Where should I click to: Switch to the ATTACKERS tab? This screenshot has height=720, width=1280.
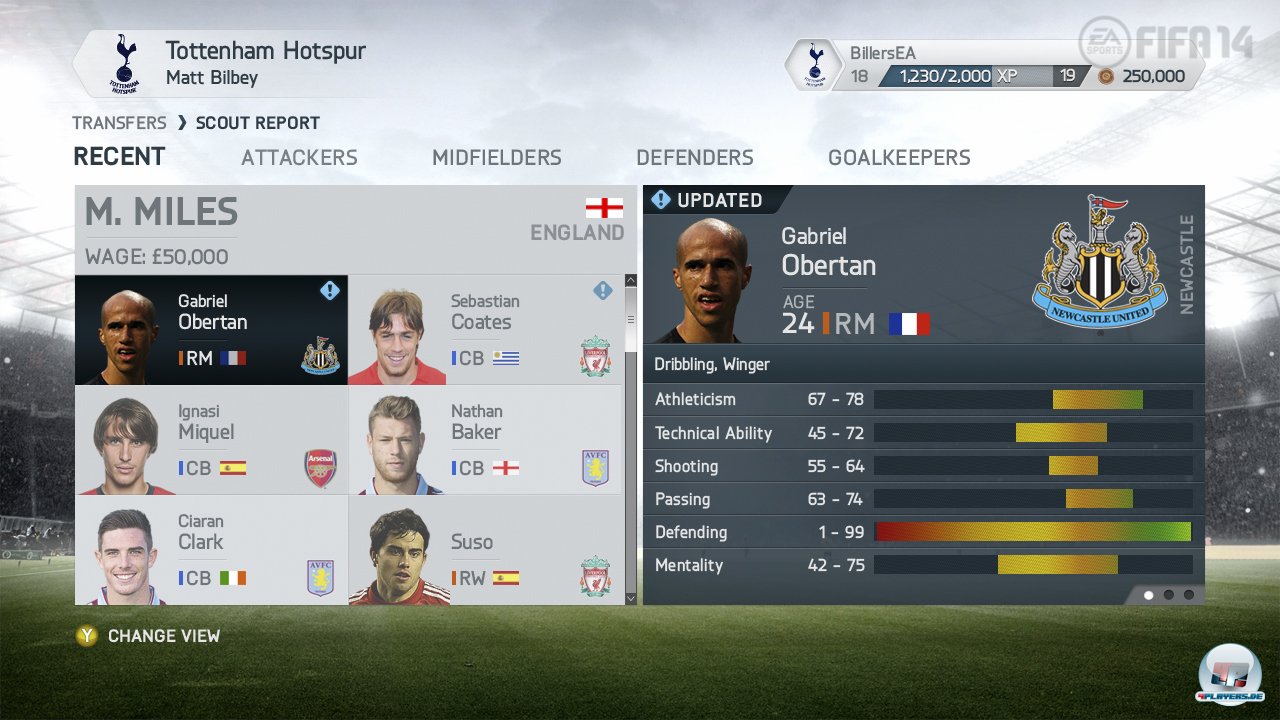click(299, 157)
